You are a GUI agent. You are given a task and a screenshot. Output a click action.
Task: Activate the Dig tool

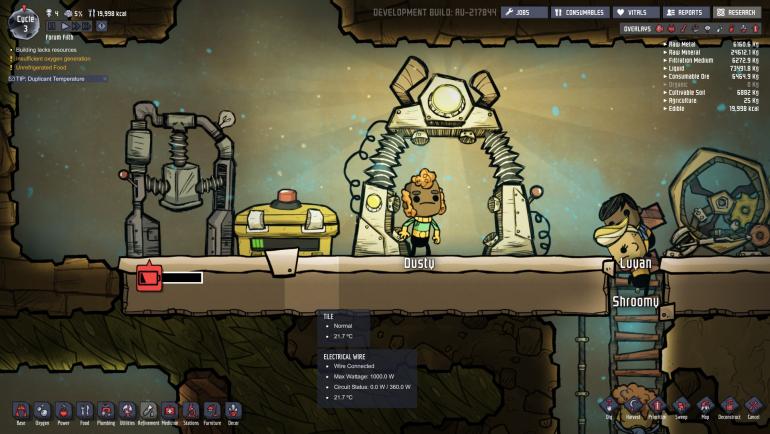[610, 406]
